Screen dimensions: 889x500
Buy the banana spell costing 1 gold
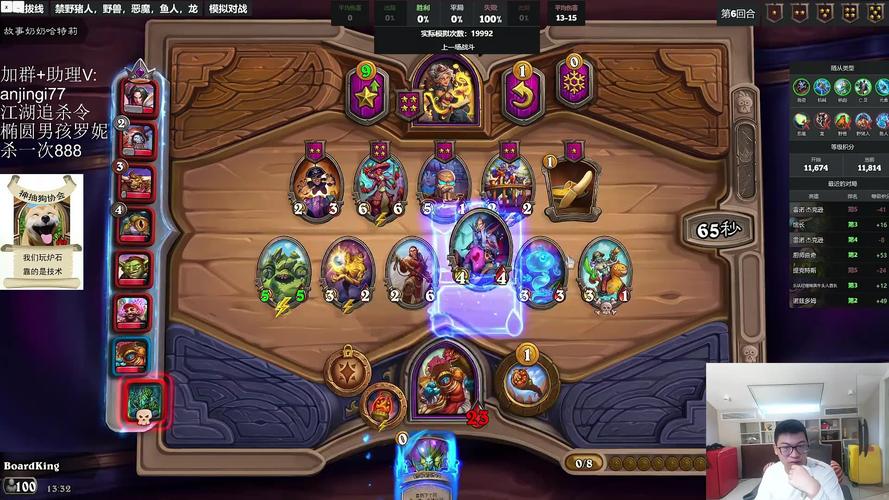point(571,186)
